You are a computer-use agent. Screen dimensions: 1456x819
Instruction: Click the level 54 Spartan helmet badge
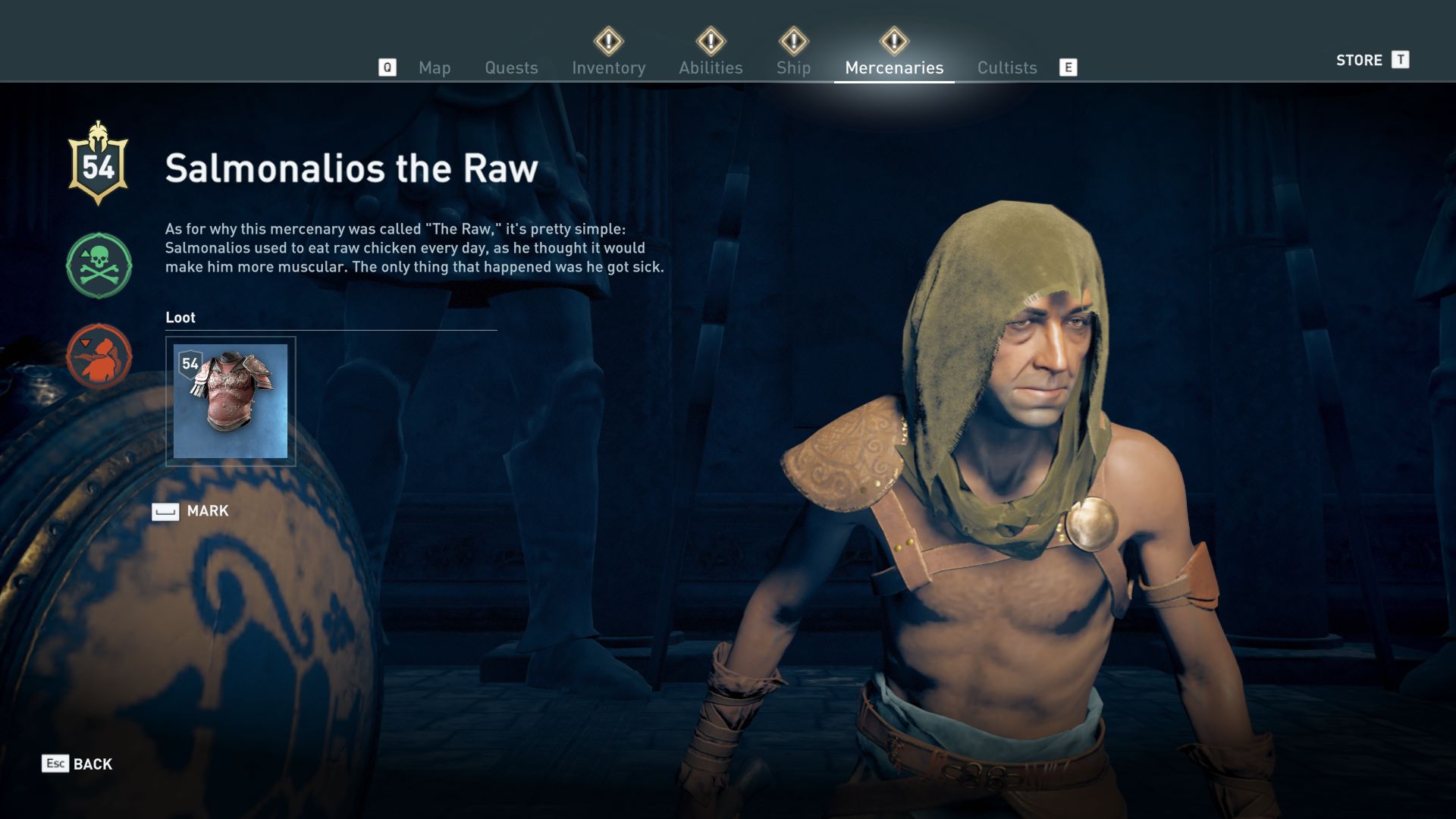(99, 161)
